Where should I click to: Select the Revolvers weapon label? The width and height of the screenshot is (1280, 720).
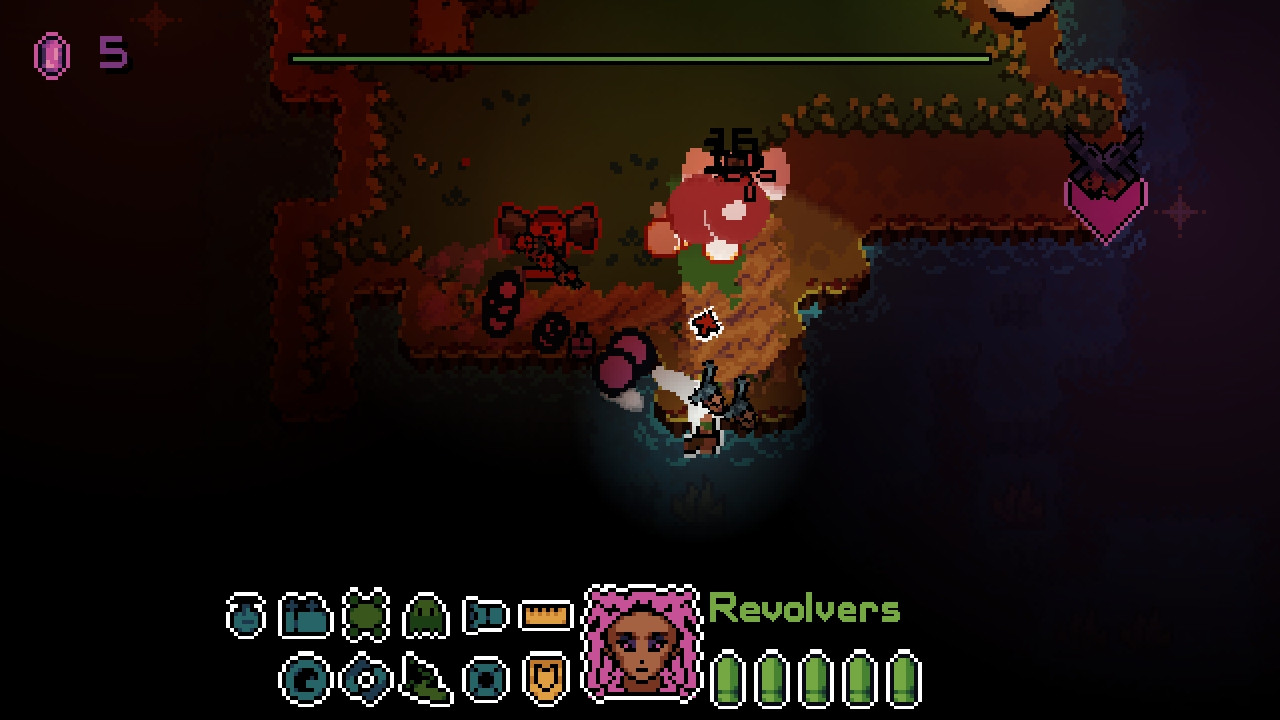[x=804, y=608]
